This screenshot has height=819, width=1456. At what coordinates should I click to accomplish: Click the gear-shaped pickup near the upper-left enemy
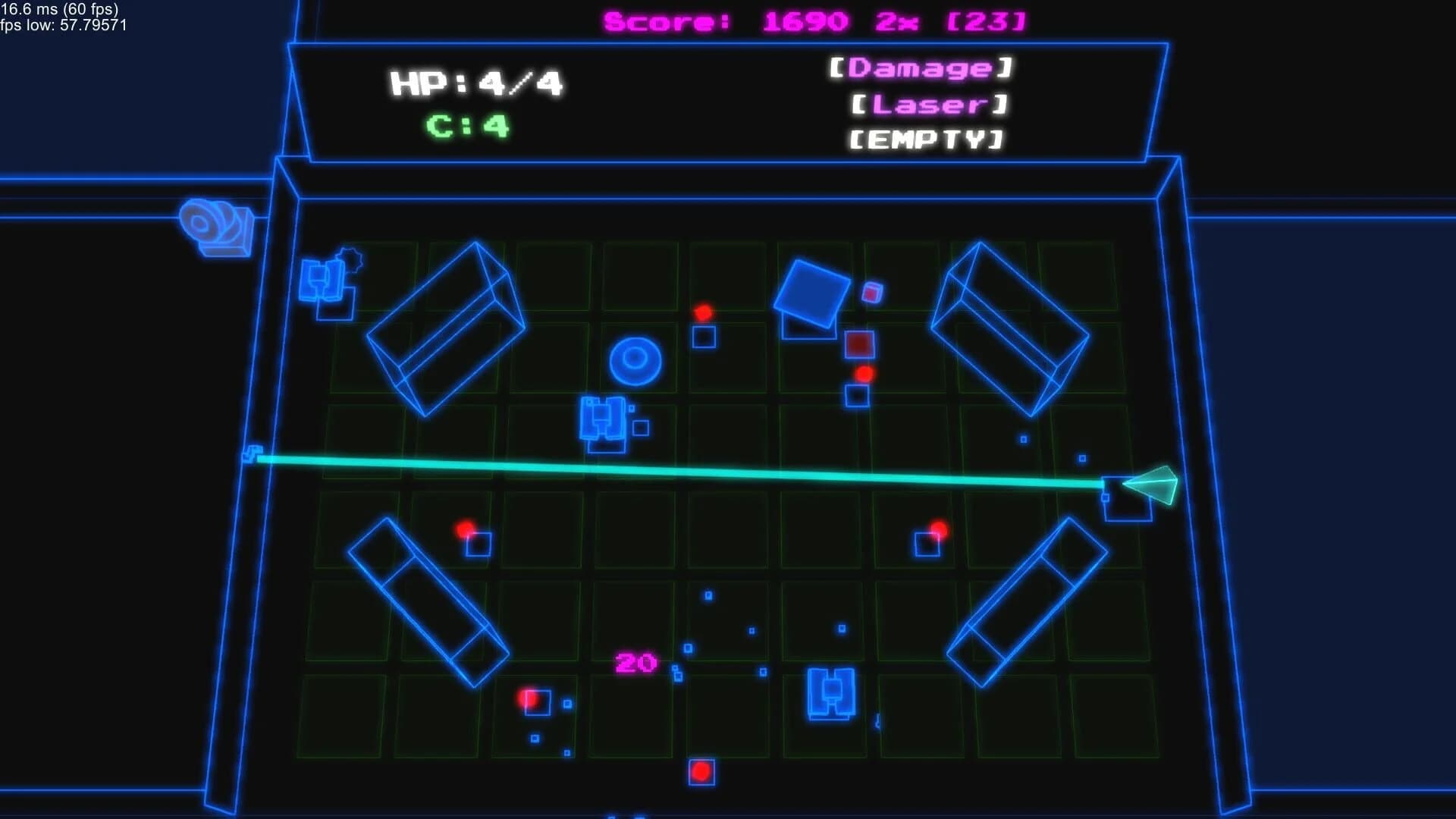coord(349,262)
